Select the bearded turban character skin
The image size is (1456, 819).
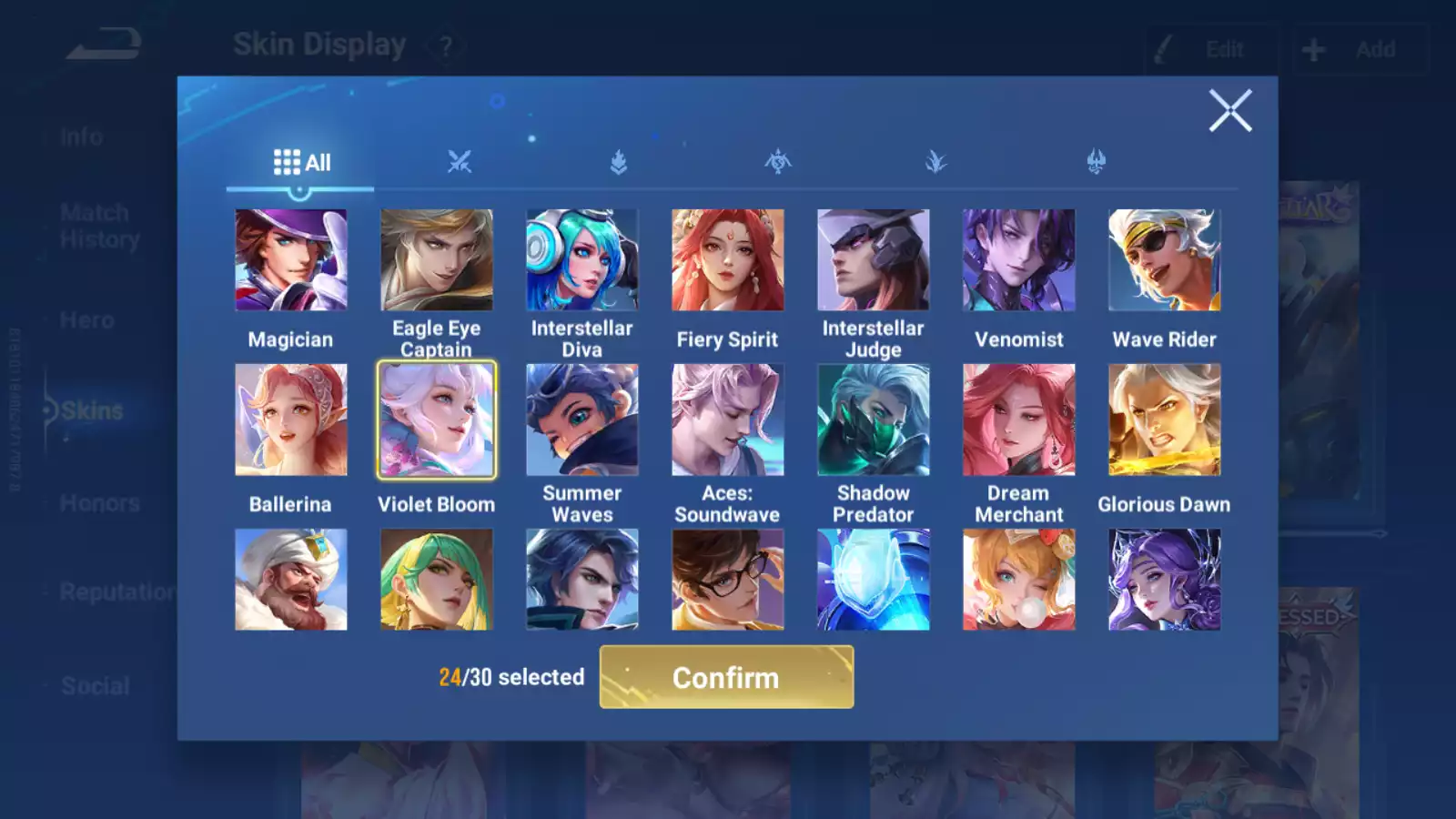(x=290, y=580)
